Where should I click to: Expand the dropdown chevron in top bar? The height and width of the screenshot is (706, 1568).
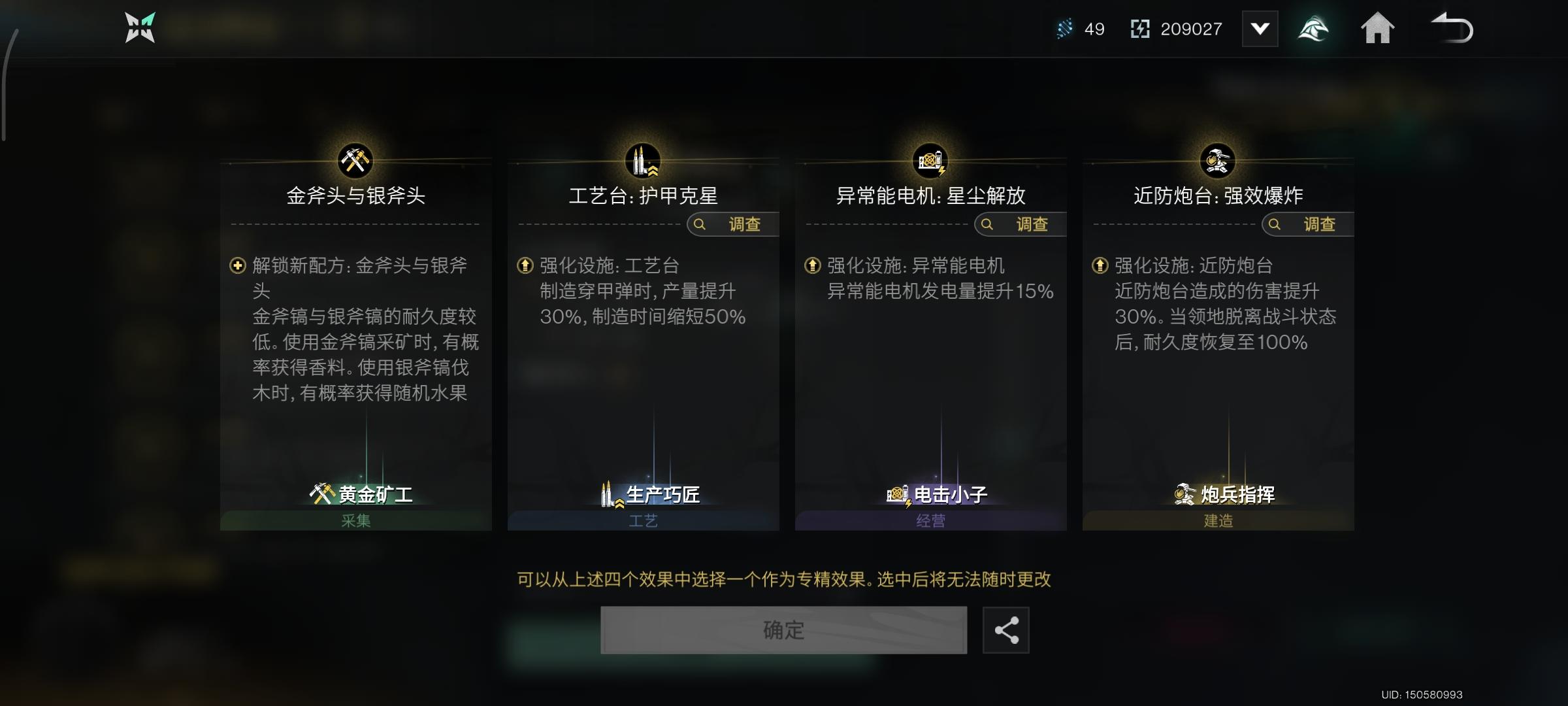tap(1260, 29)
